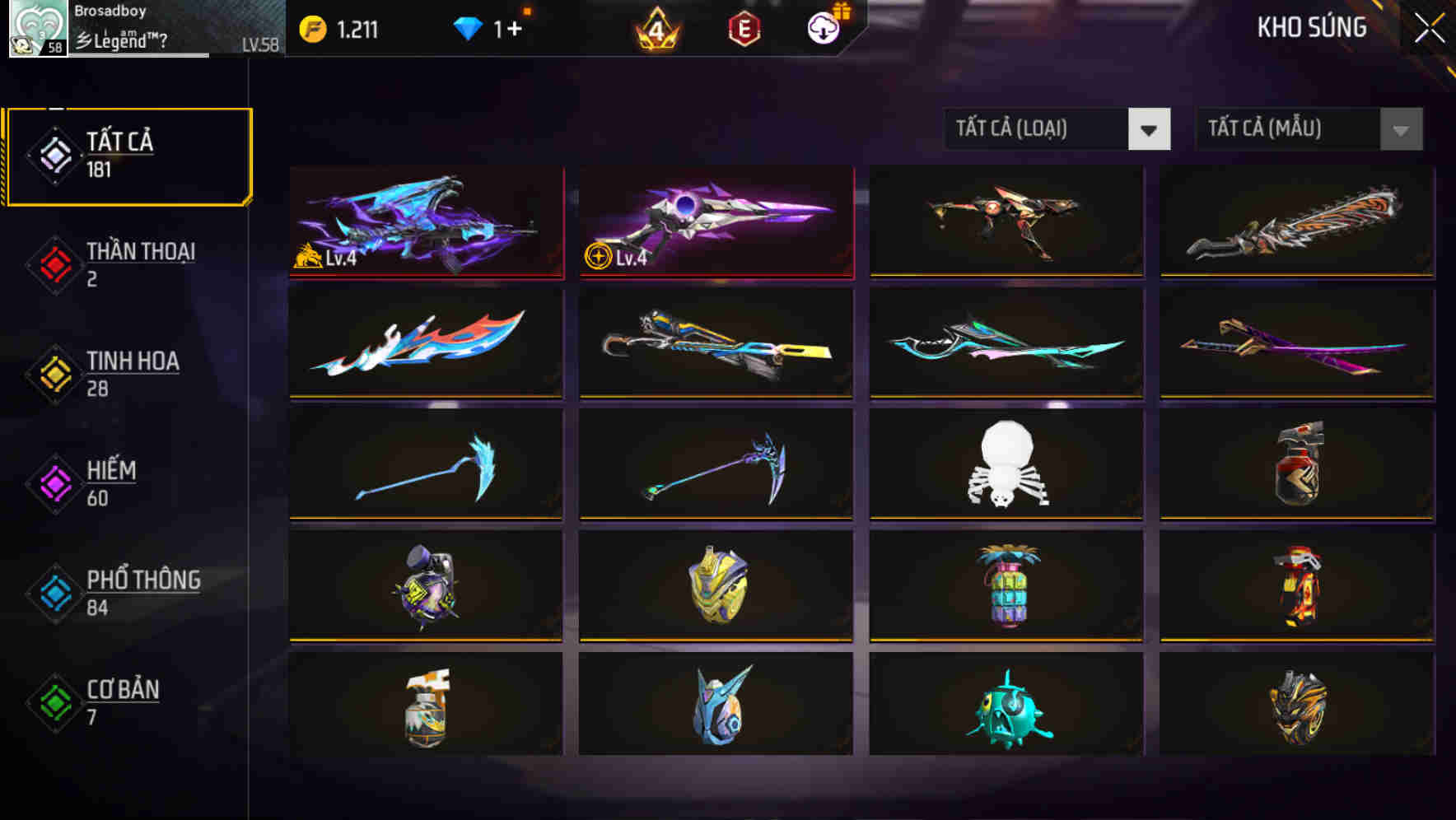Click the blue diamond currency icon
The width and height of the screenshot is (1456, 820).
tap(467, 26)
